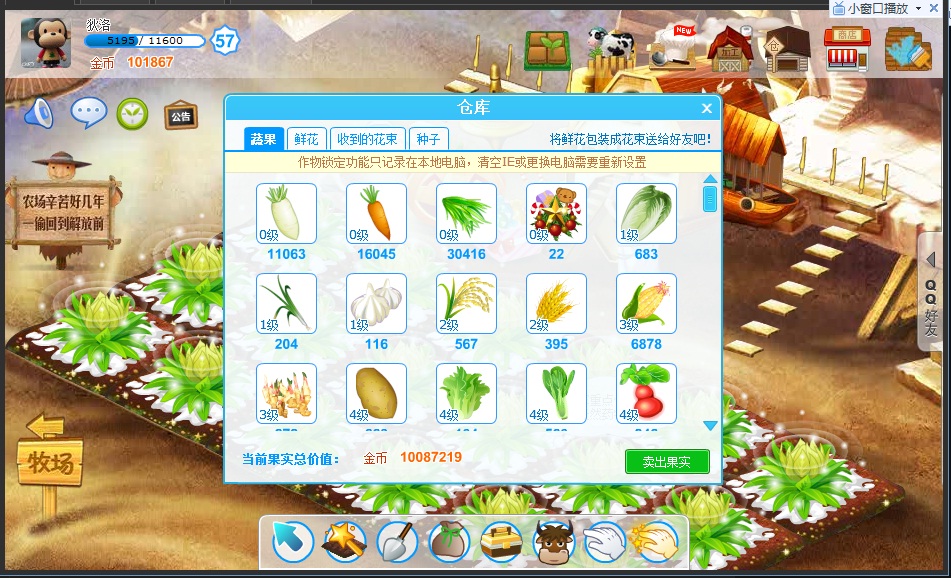Screen dimensions: 951x578
Task: Open the 收到的花束 bouquets tab
Action: (x=367, y=139)
